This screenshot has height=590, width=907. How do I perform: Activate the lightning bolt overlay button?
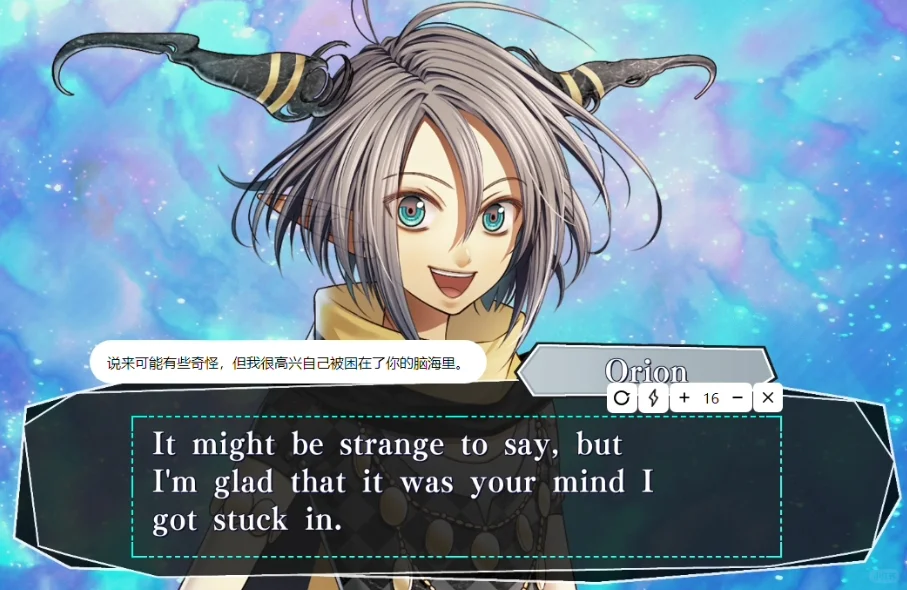(x=653, y=398)
